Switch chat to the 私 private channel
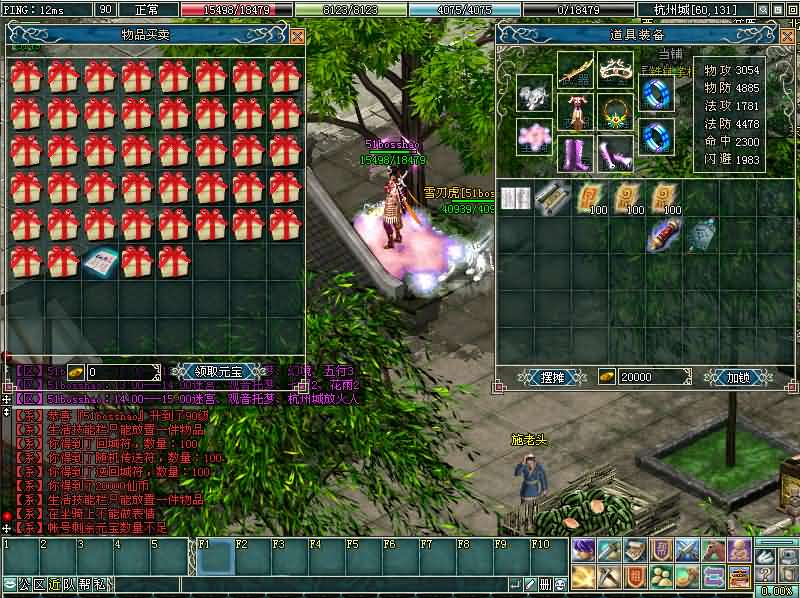Viewport: 800px width, 598px height. pos(101,584)
